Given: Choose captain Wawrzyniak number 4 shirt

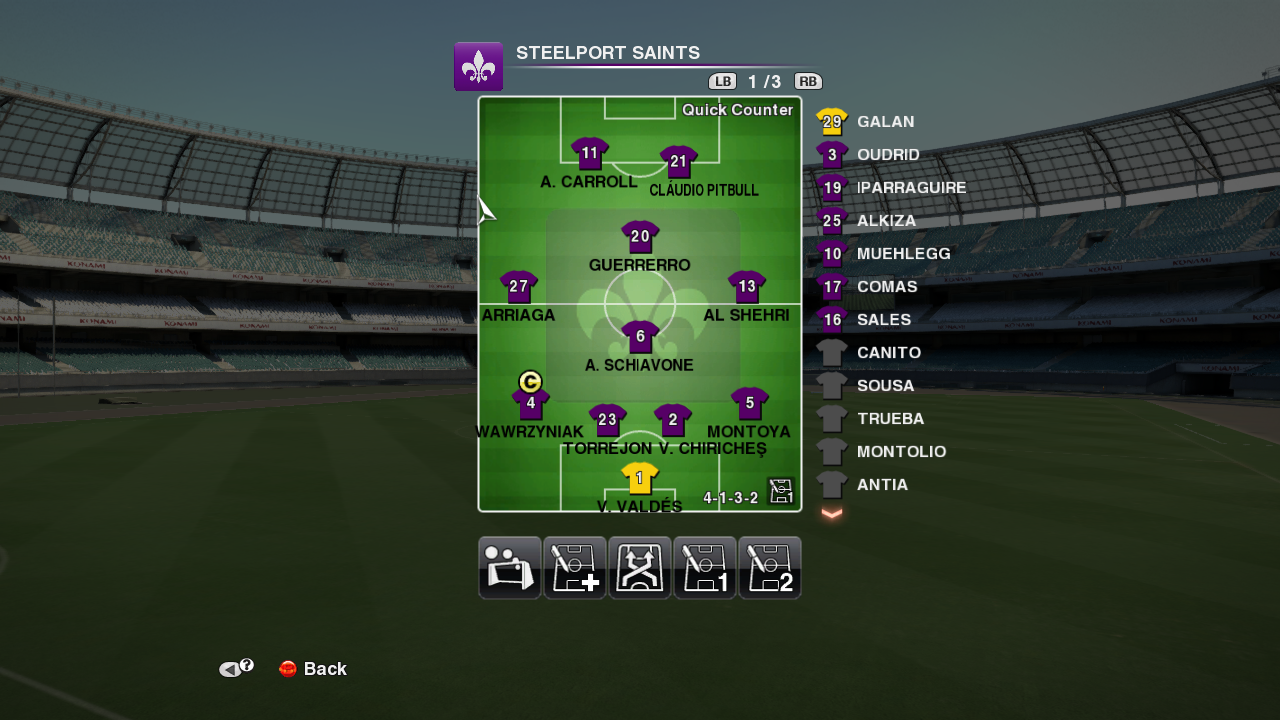Looking at the screenshot, I should (531, 404).
